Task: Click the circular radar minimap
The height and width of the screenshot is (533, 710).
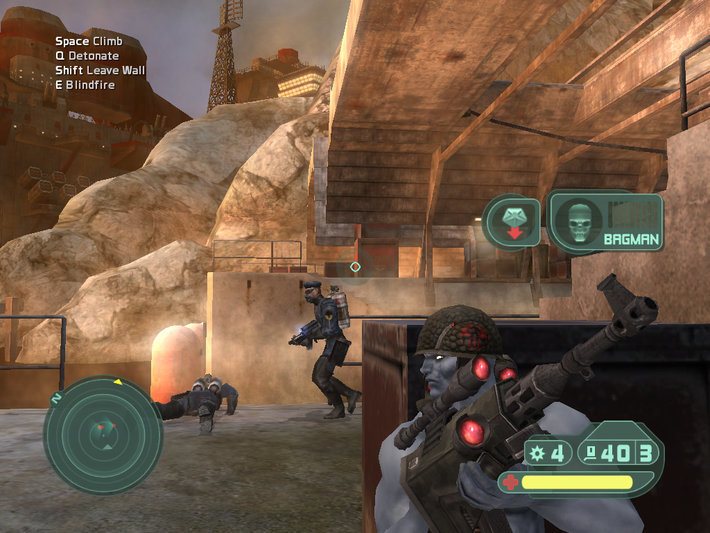Action: tap(102, 433)
